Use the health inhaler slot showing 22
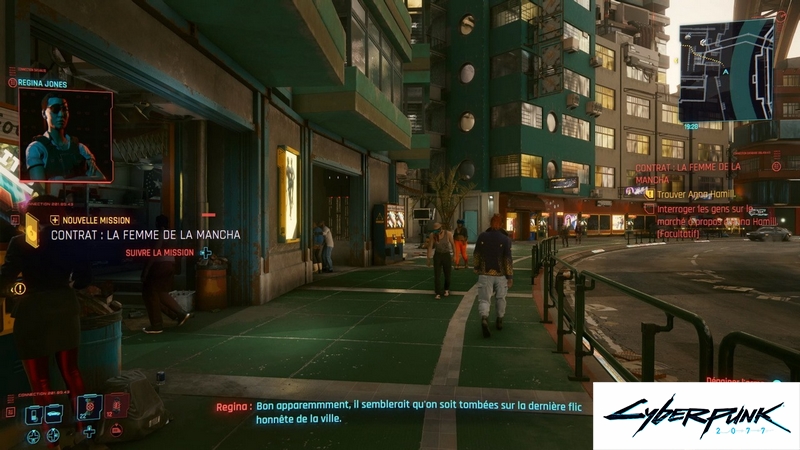Viewport: 800px width, 450px height. [x=90, y=407]
